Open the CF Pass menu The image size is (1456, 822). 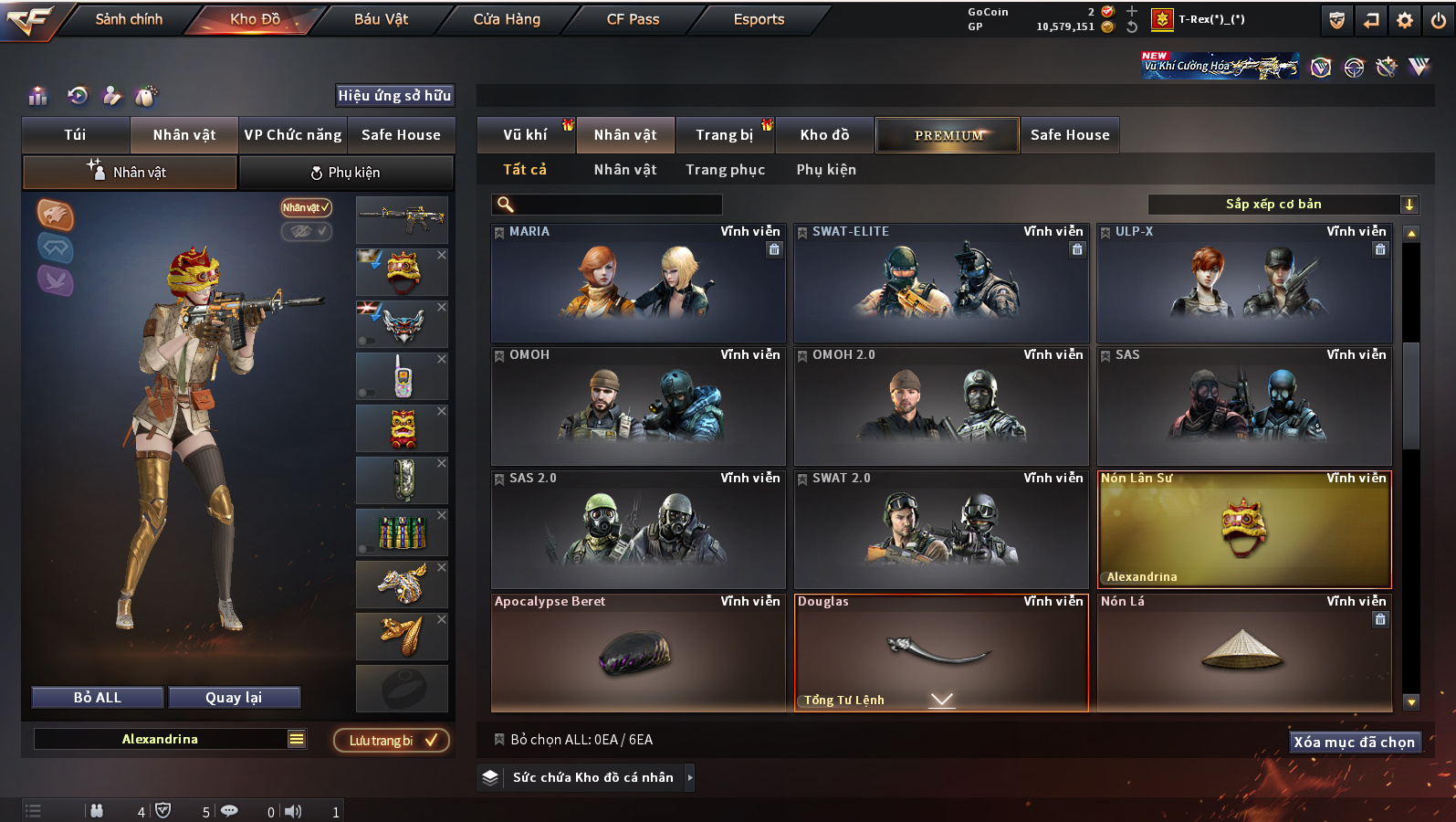(x=633, y=19)
